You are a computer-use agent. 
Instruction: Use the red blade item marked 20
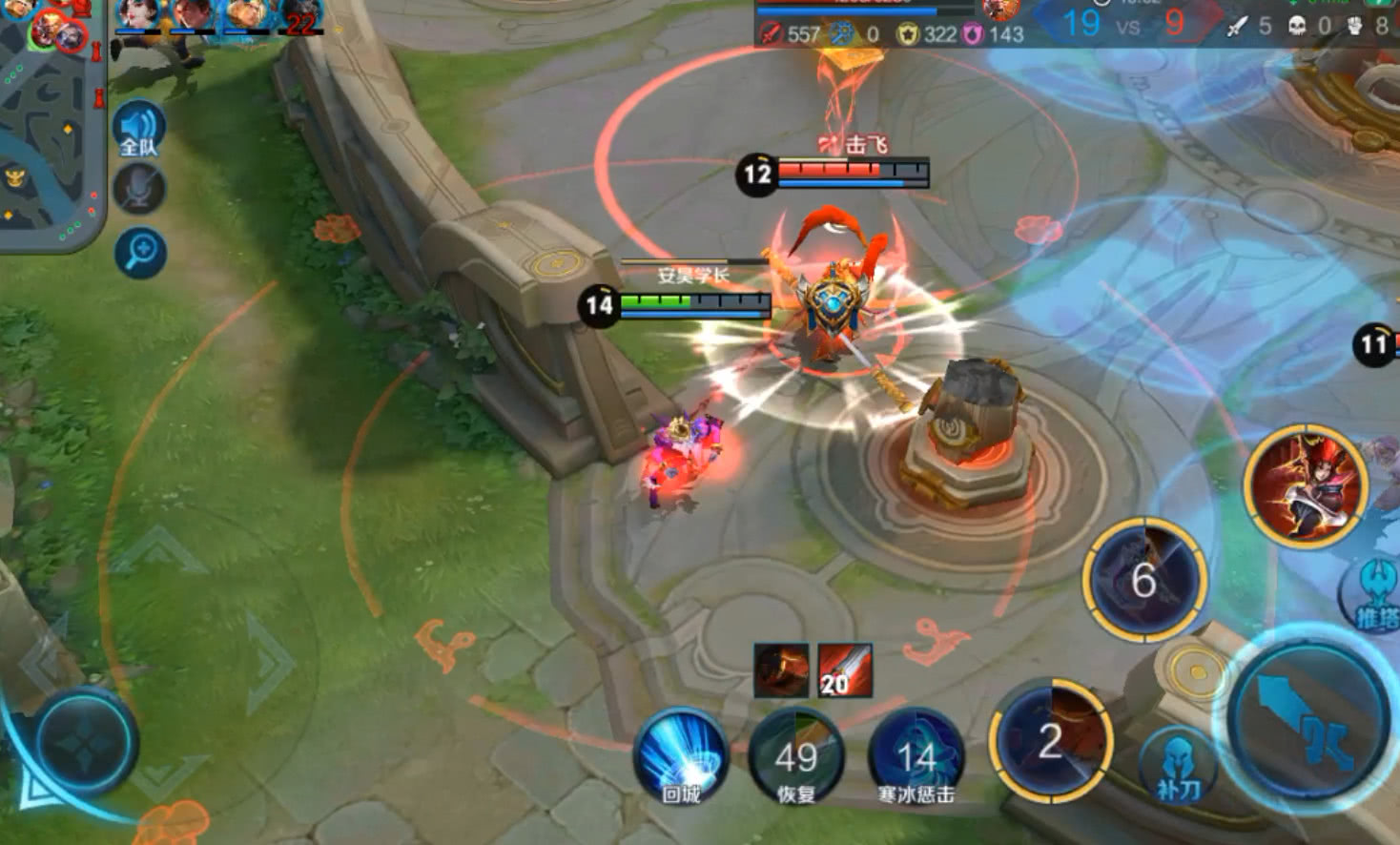[844, 670]
